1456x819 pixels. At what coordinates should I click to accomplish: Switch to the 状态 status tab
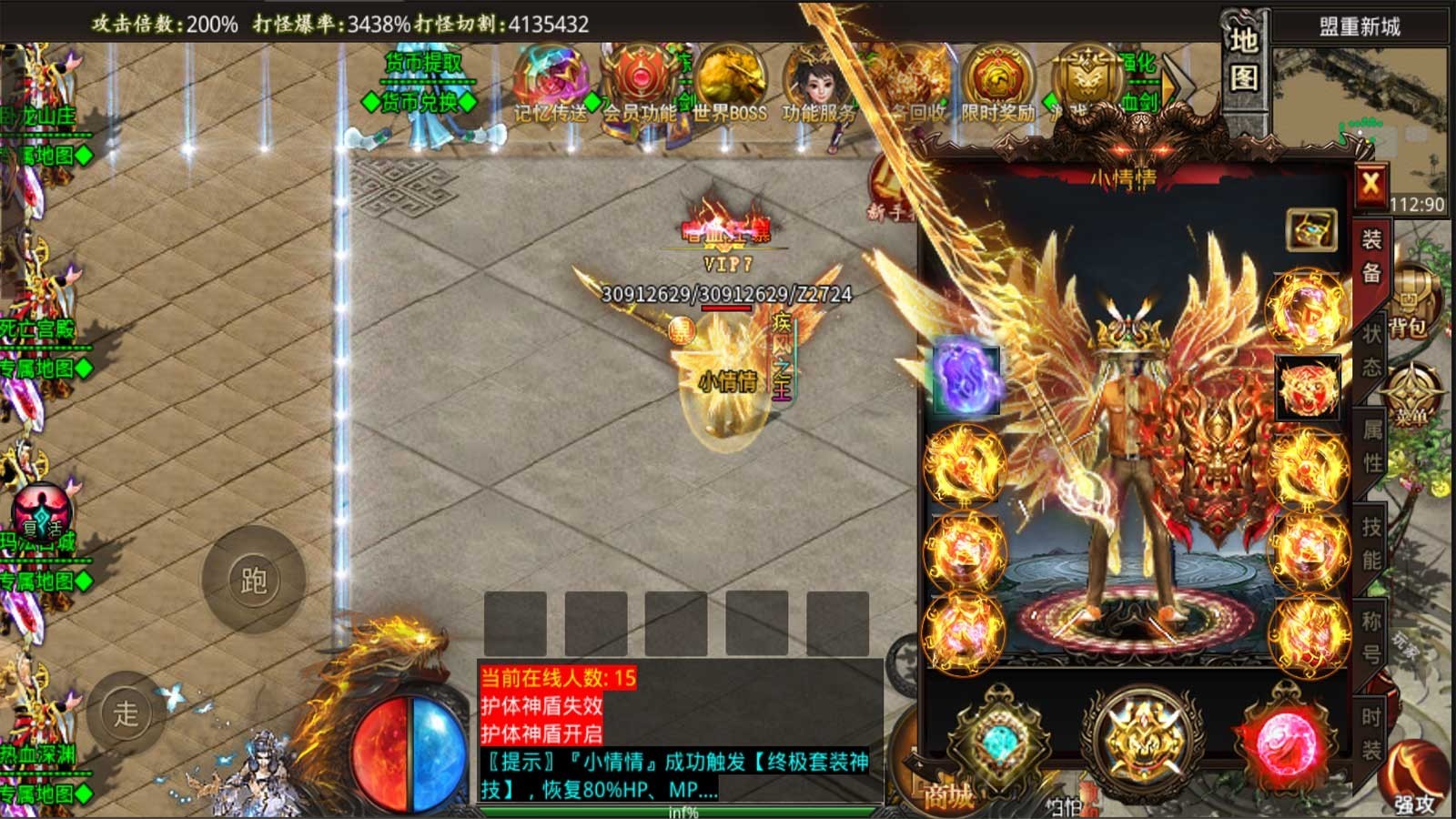(1371, 350)
